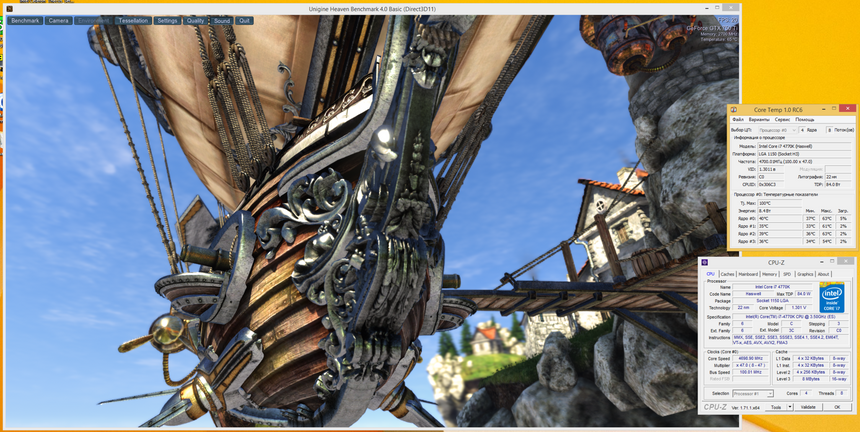The image size is (860, 432).
Task: Open the Benchmark menu button
Action: (25, 20)
